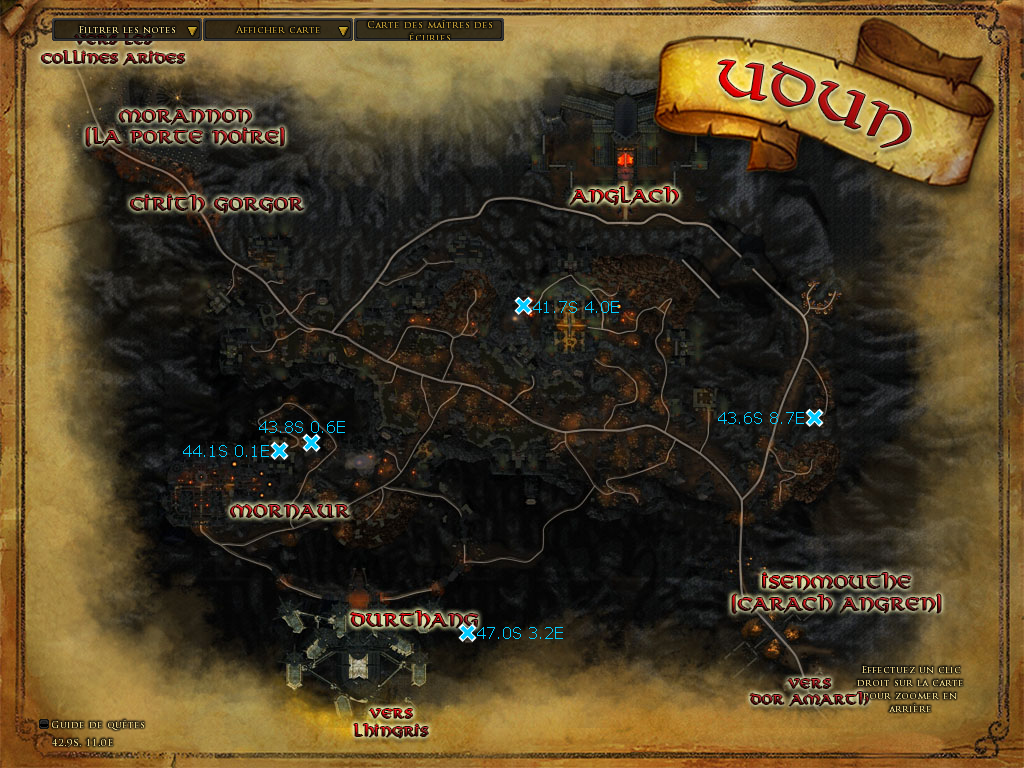Select the map marker at 47.0S 3.2E
This screenshot has width=1024, height=768.
click(x=467, y=633)
